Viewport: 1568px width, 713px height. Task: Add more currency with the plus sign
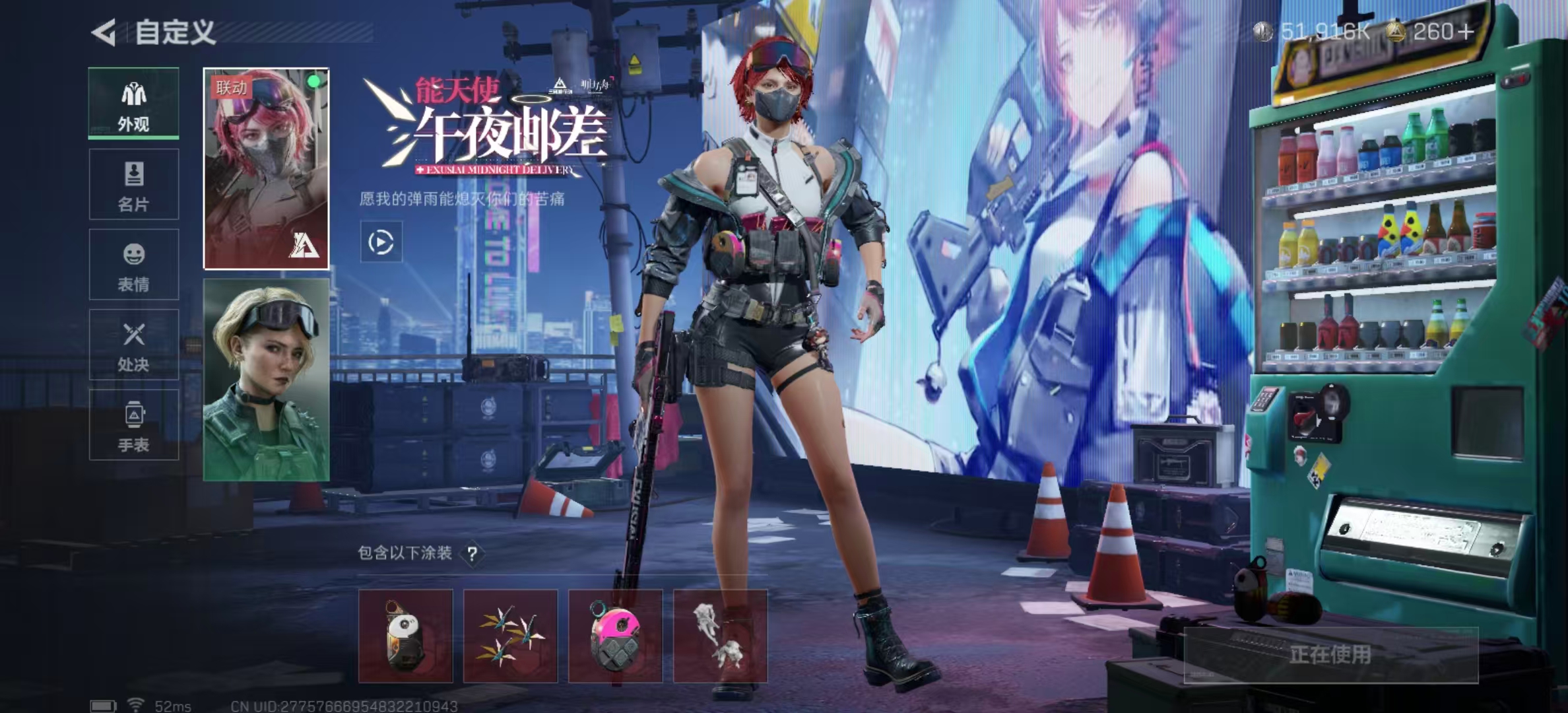click(1466, 32)
